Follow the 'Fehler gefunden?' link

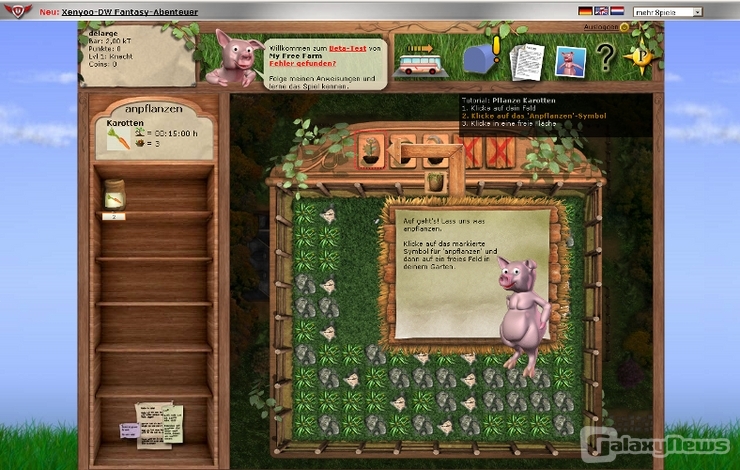point(294,64)
